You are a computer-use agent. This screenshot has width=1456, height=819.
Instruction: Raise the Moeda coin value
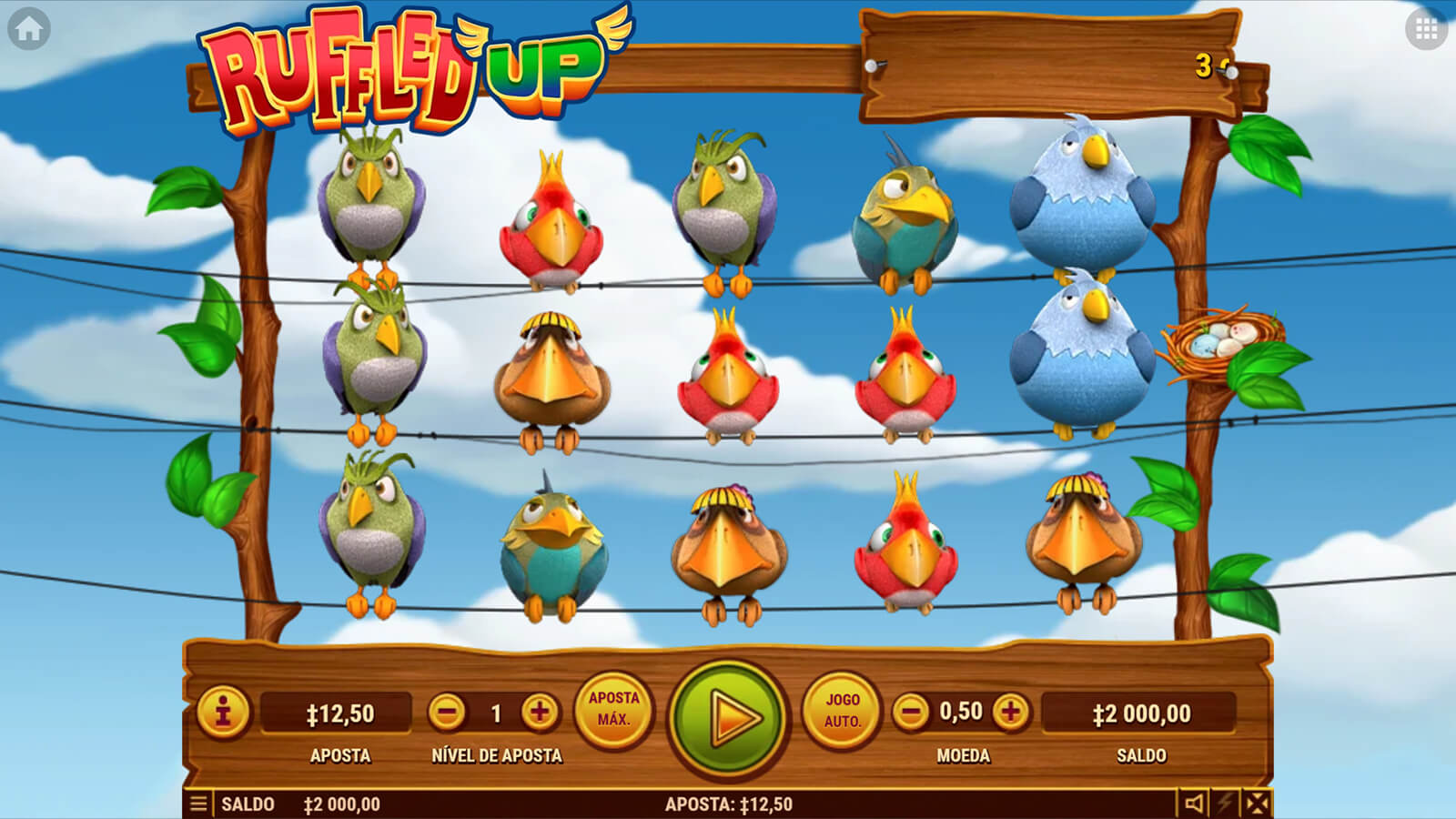1010,712
